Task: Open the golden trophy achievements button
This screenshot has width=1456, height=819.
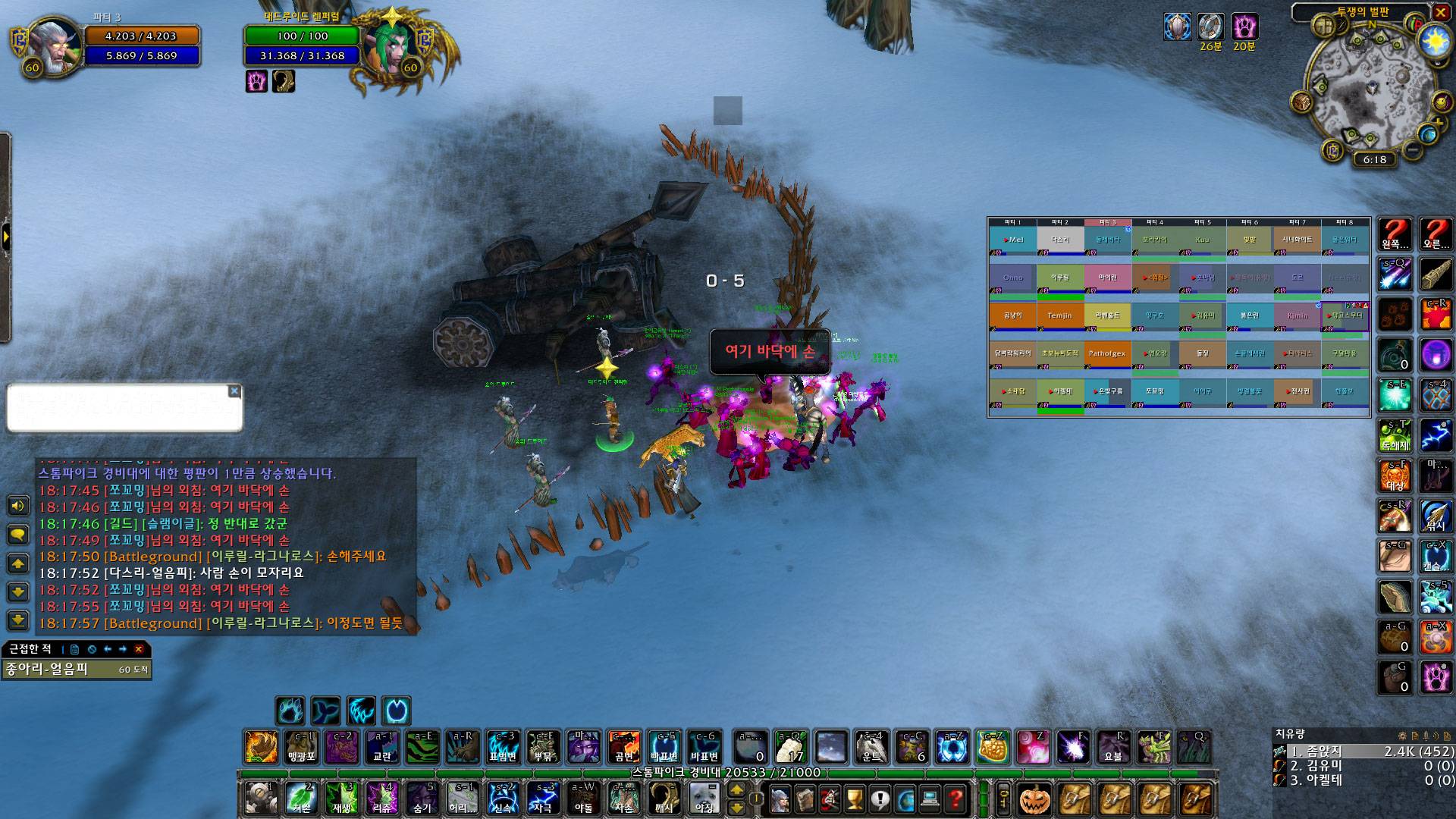Action: [855, 799]
